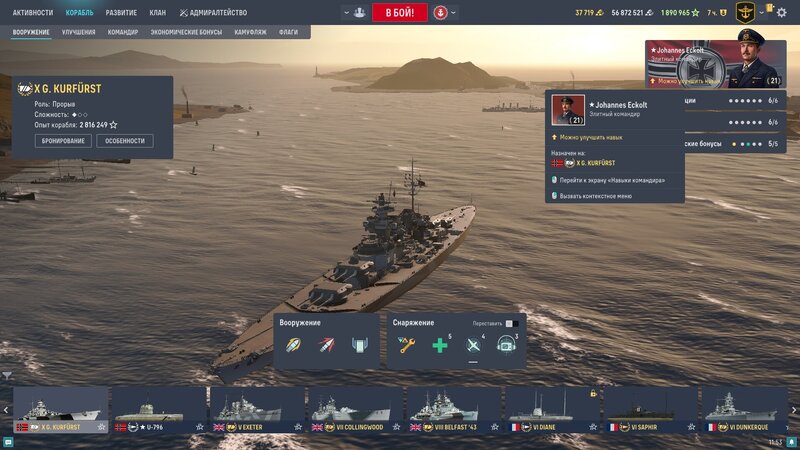
Task: Toggle the Переставить switch in Снаряжение
Action: point(509,324)
